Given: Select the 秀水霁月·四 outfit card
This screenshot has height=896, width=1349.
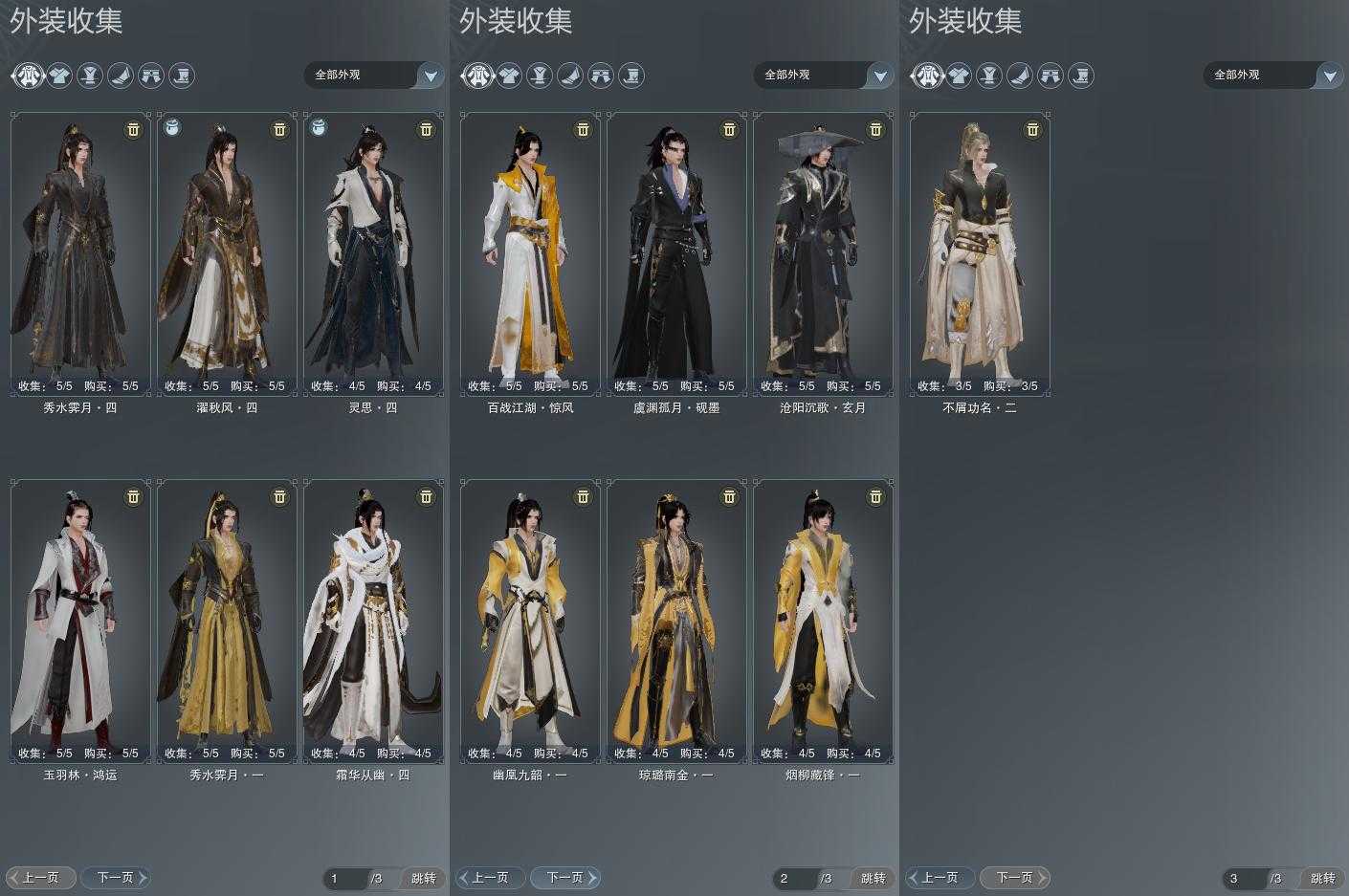Looking at the screenshot, I should [x=80, y=253].
